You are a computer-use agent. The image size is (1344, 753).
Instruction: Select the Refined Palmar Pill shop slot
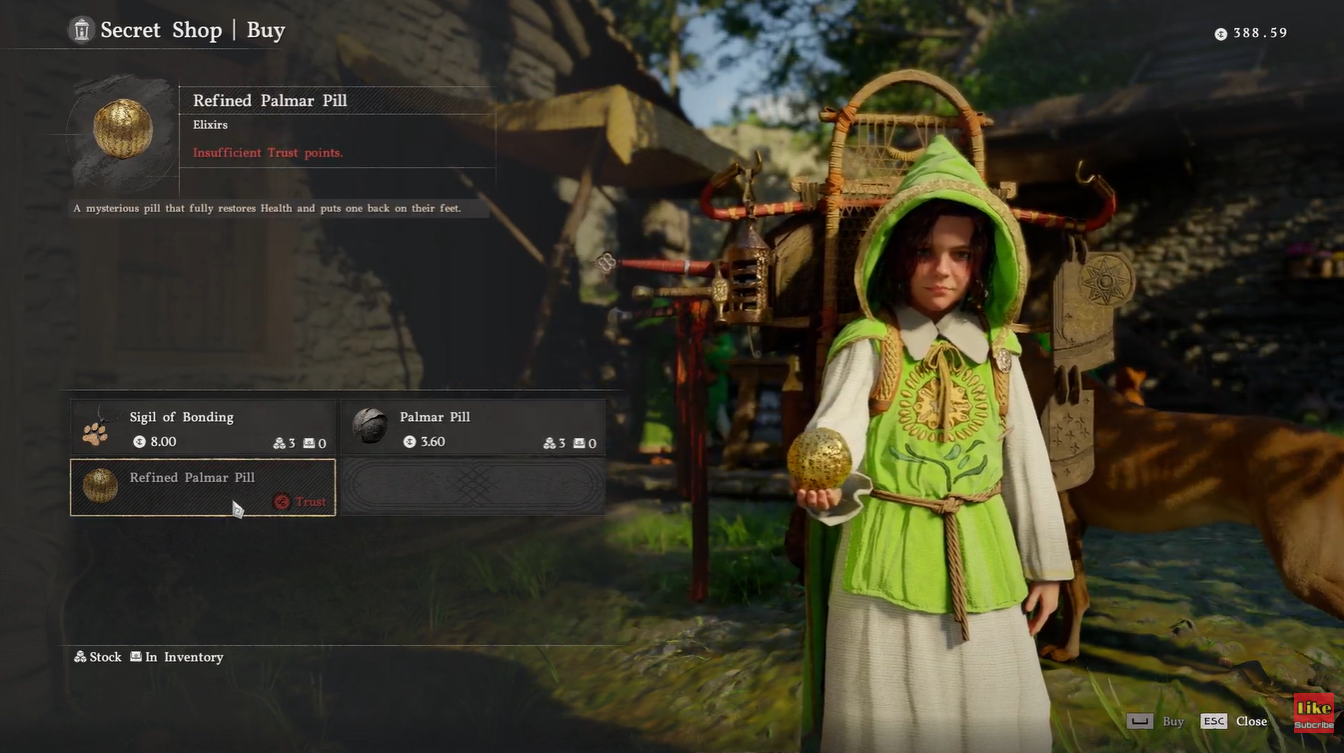[x=203, y=487]
